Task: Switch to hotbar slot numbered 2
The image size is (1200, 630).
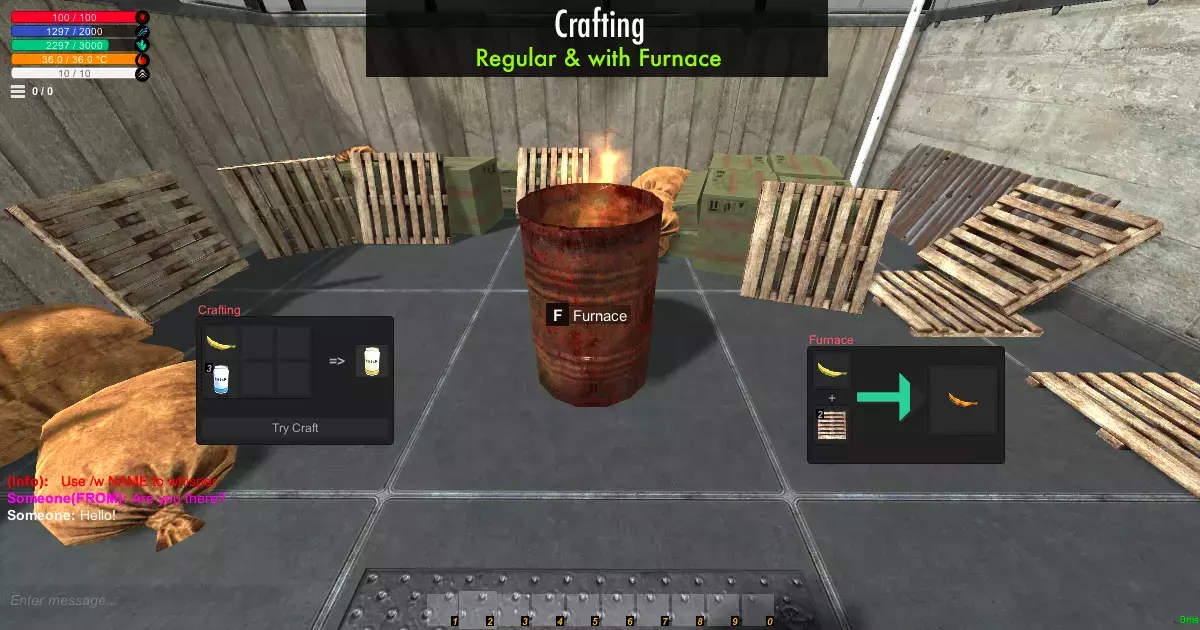Action: click(479, 609)
